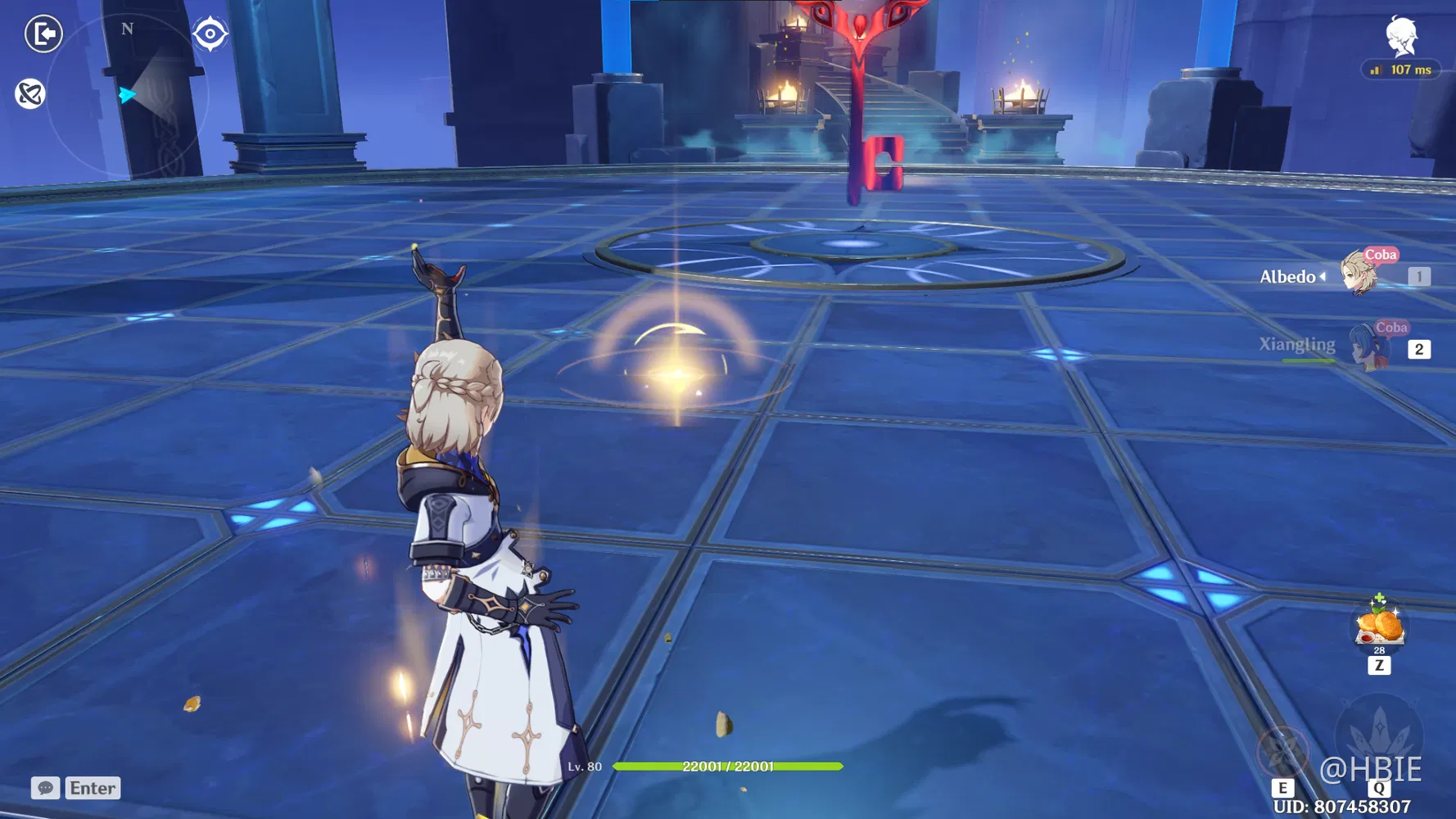Image resolution: width=1456 pixels, height=819 pixels.
Task: Click the minimap compass in the corner
Action: [x=131, y=94]
